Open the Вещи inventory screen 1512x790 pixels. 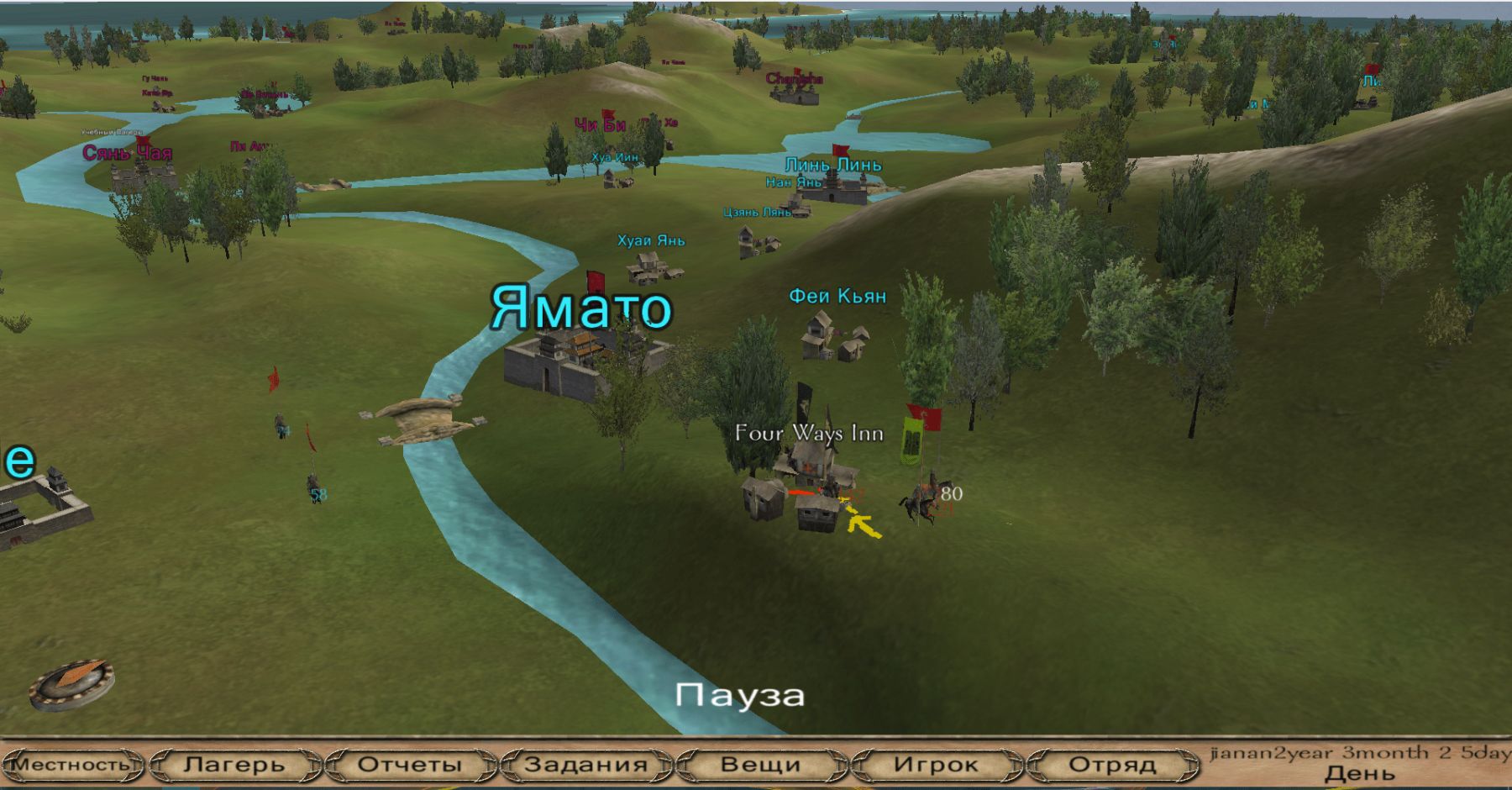(760, 765)
